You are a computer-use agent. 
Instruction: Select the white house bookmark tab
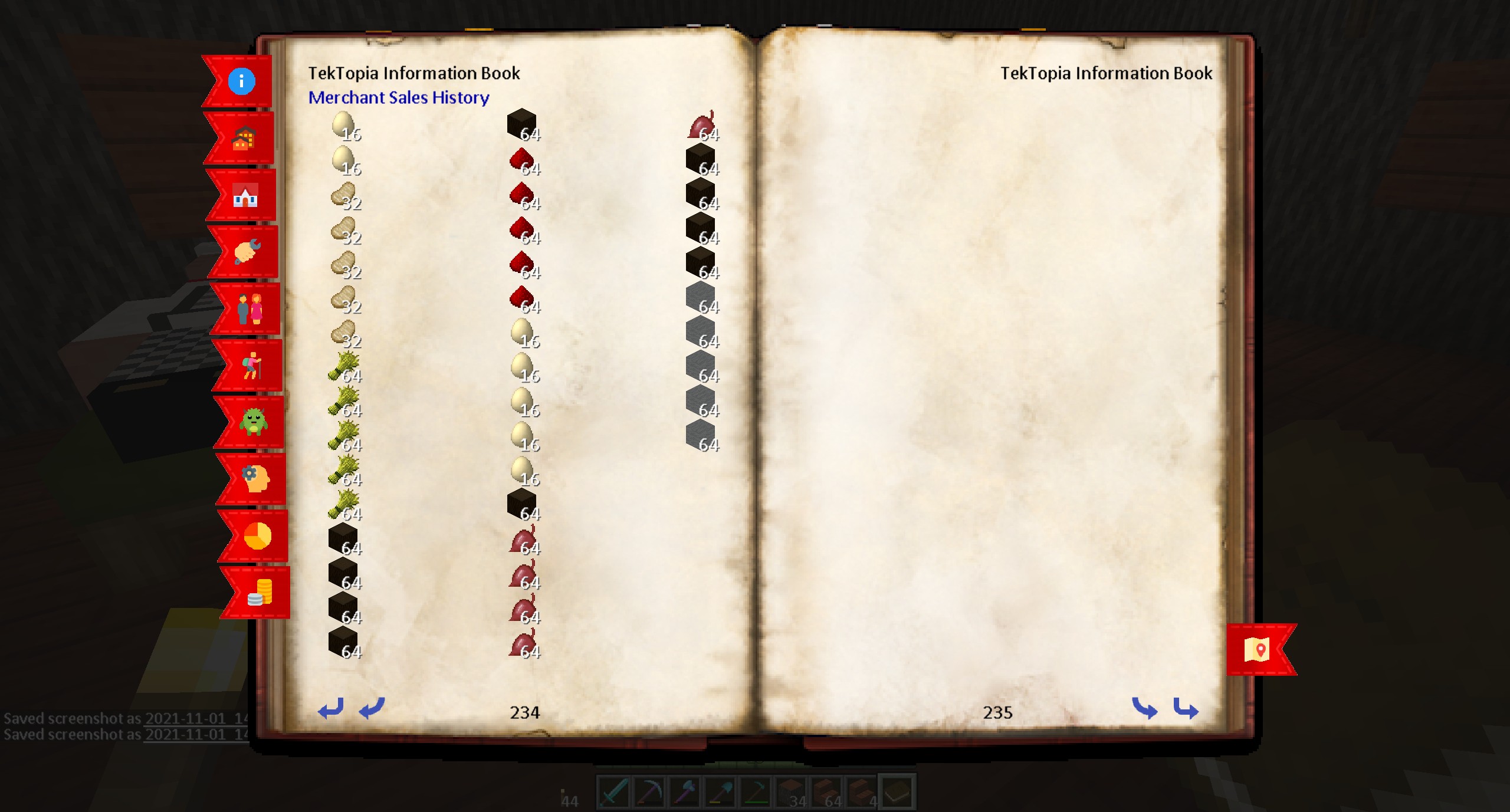pos(245,195)
